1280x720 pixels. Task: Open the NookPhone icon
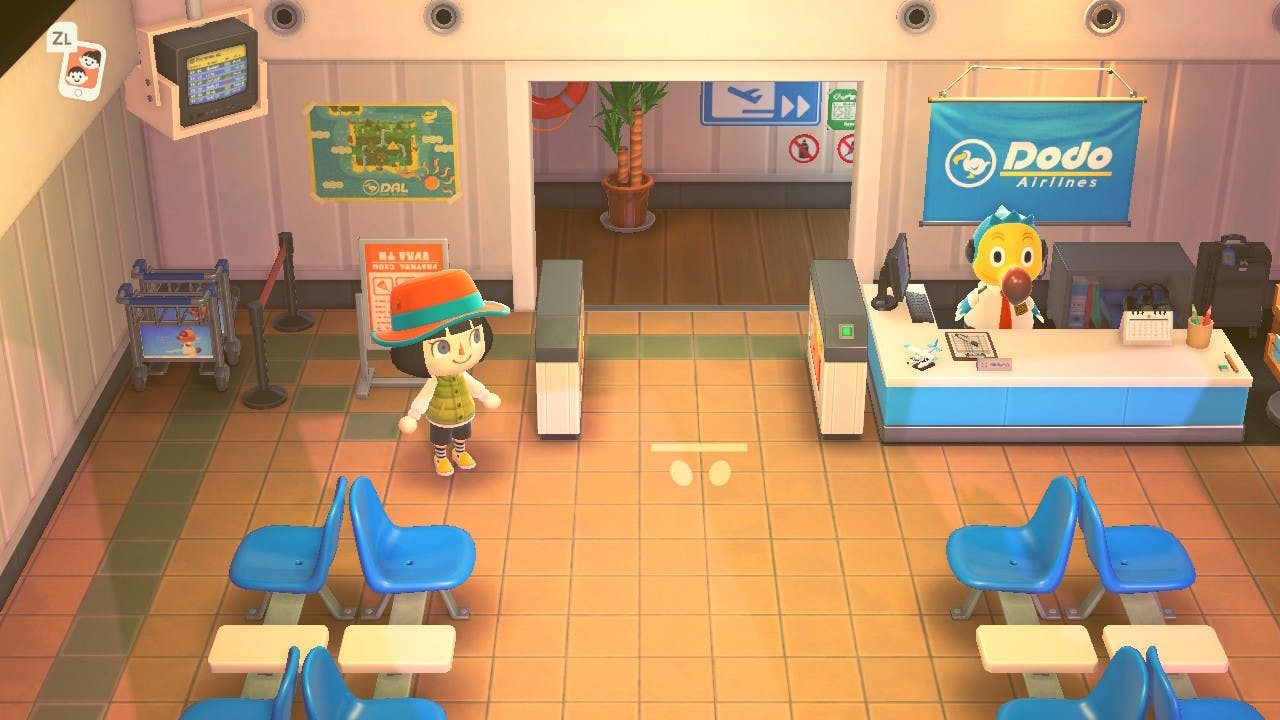tap(82, 68)
